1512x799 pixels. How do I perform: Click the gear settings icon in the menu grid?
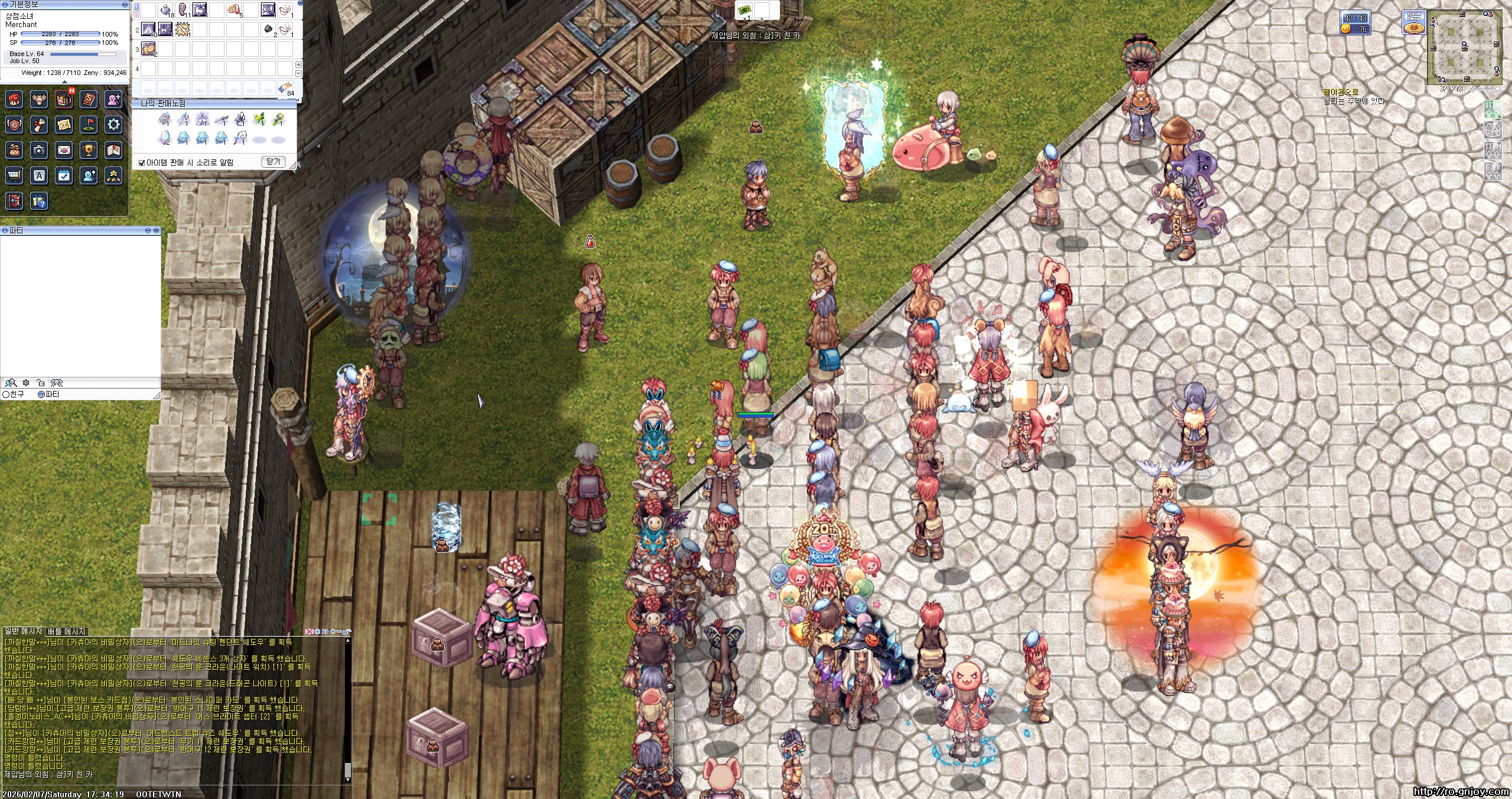coord(113,125)
